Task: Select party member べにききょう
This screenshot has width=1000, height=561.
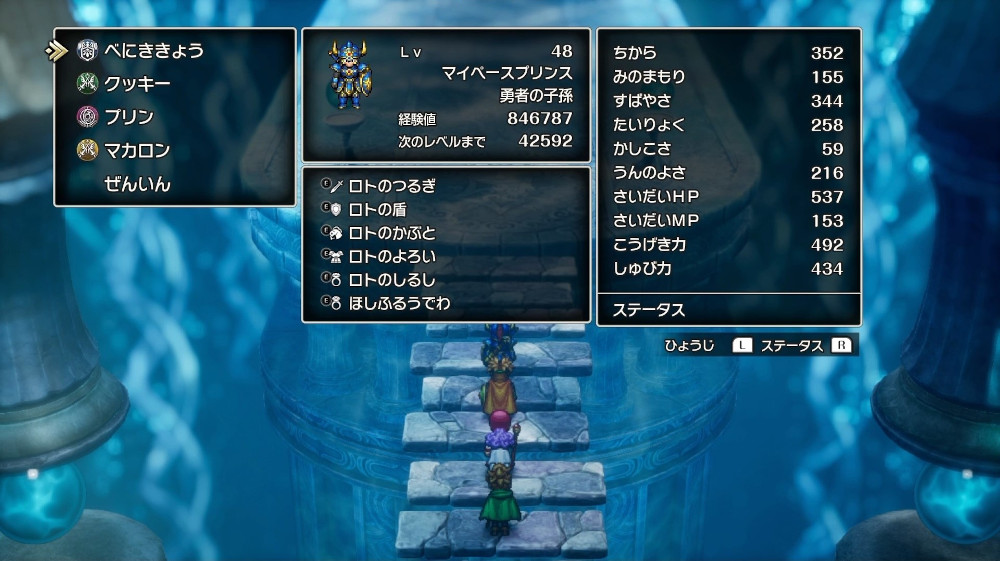Action: (154, 50)
